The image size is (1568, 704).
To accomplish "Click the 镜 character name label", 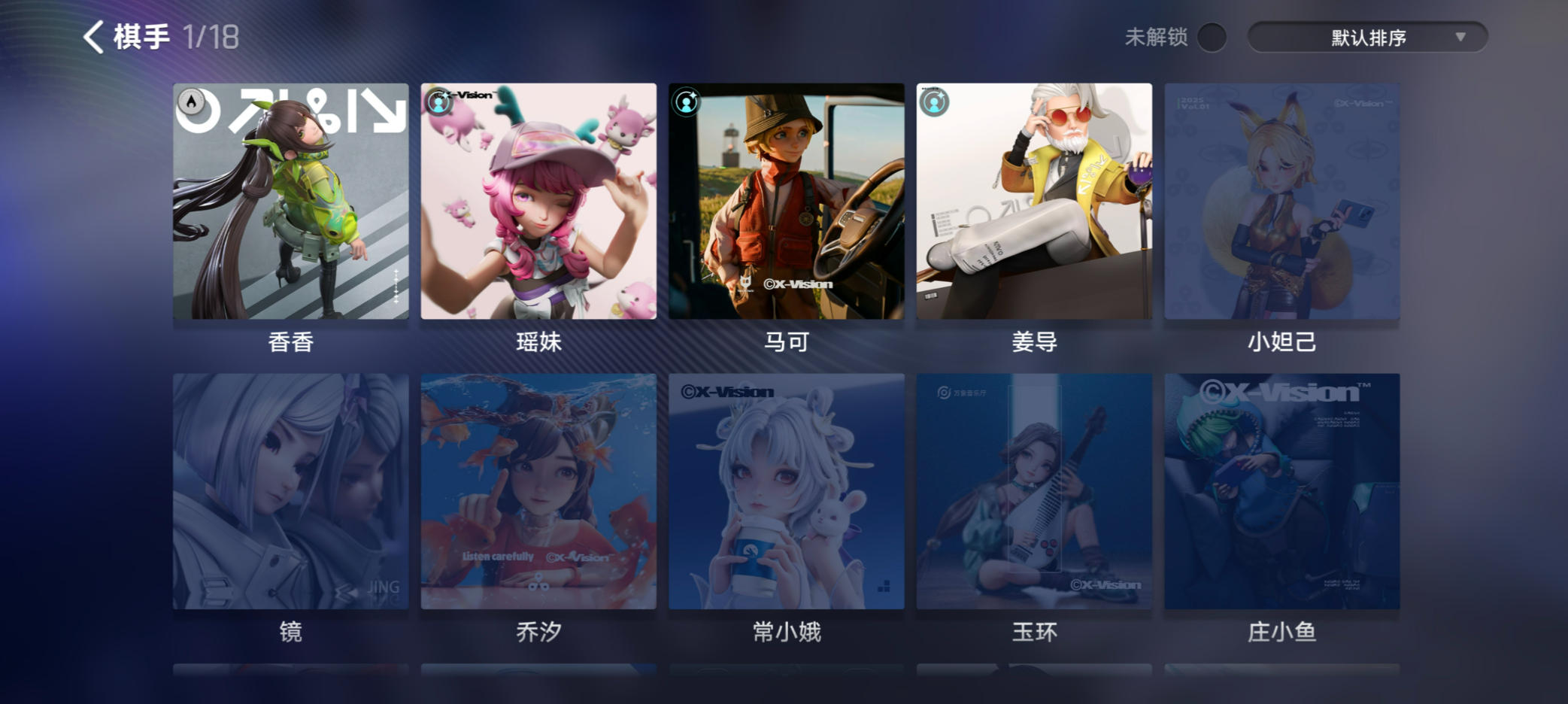I will 290,634.
